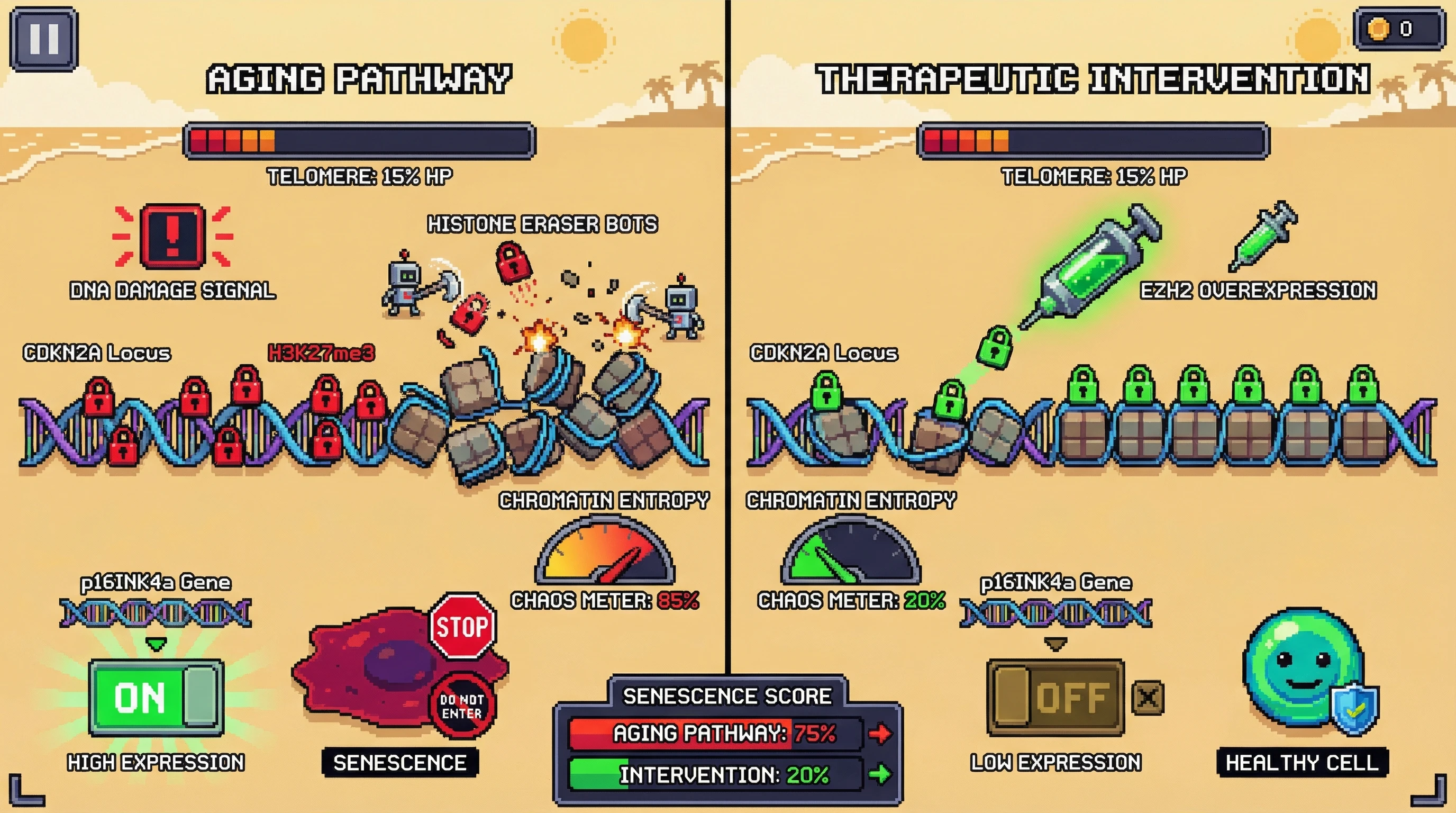
Task: Flip the OFF switch under p16INK4a Gene
Action: (x=1055, y=697)
